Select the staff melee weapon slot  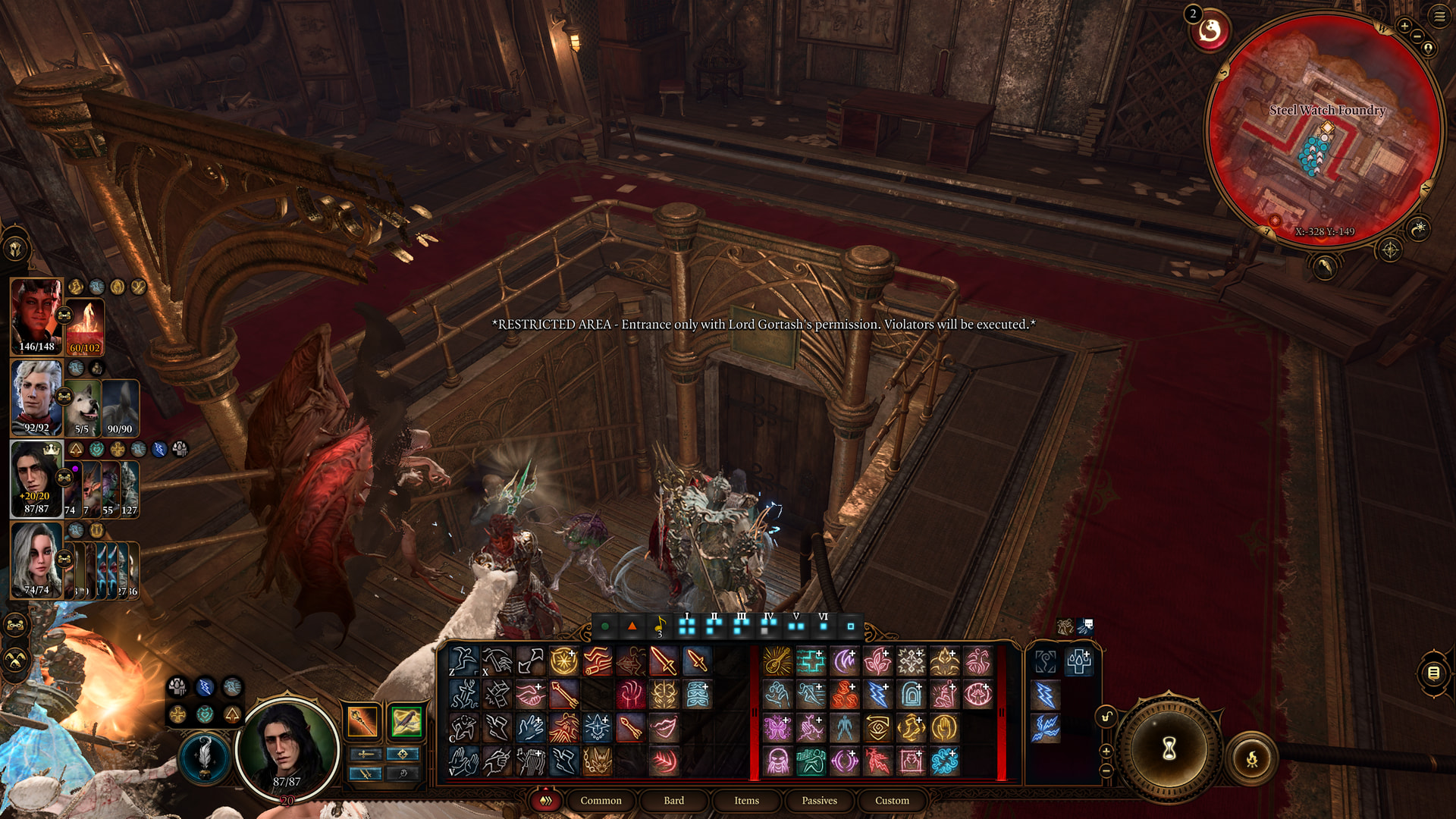tap(362, 721)
